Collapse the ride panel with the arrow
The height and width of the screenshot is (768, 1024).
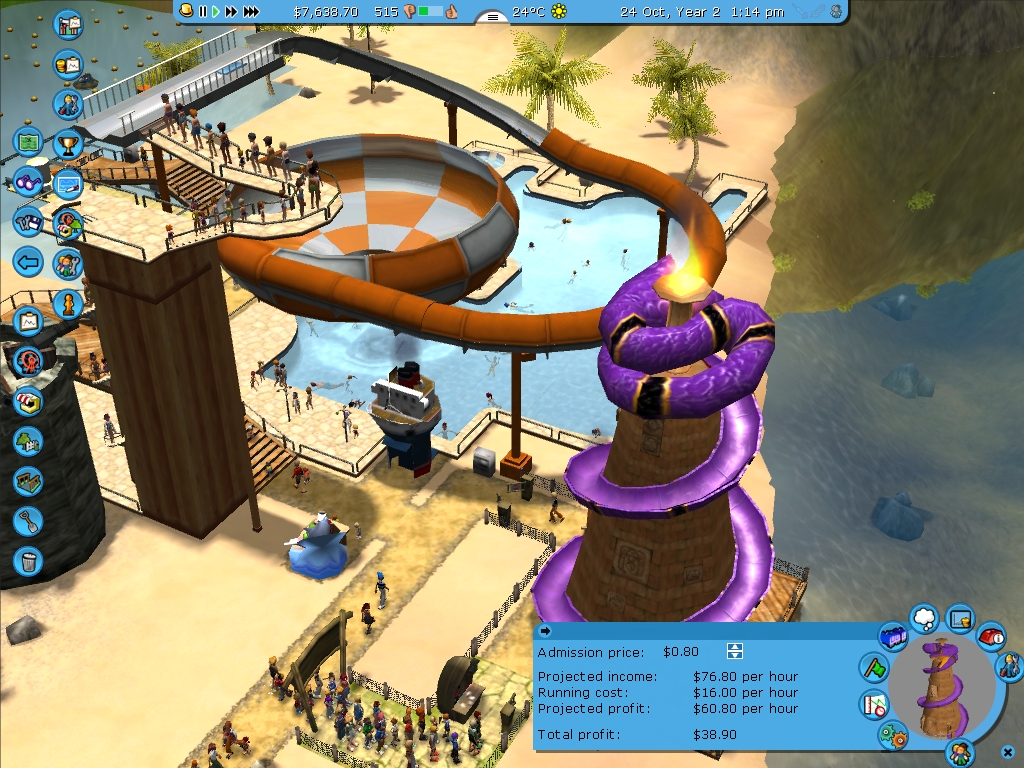coord(545,631)
